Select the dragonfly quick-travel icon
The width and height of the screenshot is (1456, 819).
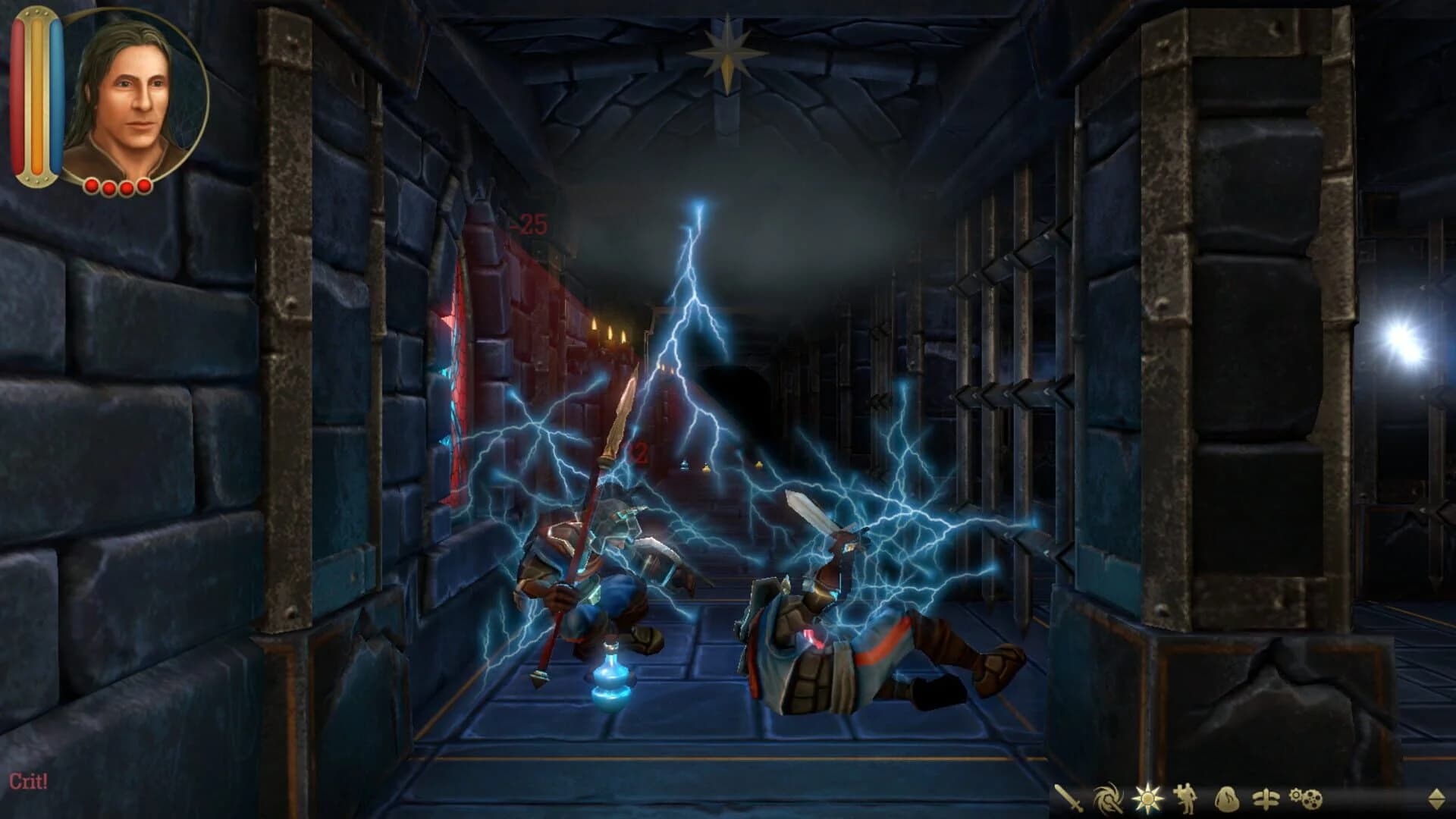(1265, 798)
